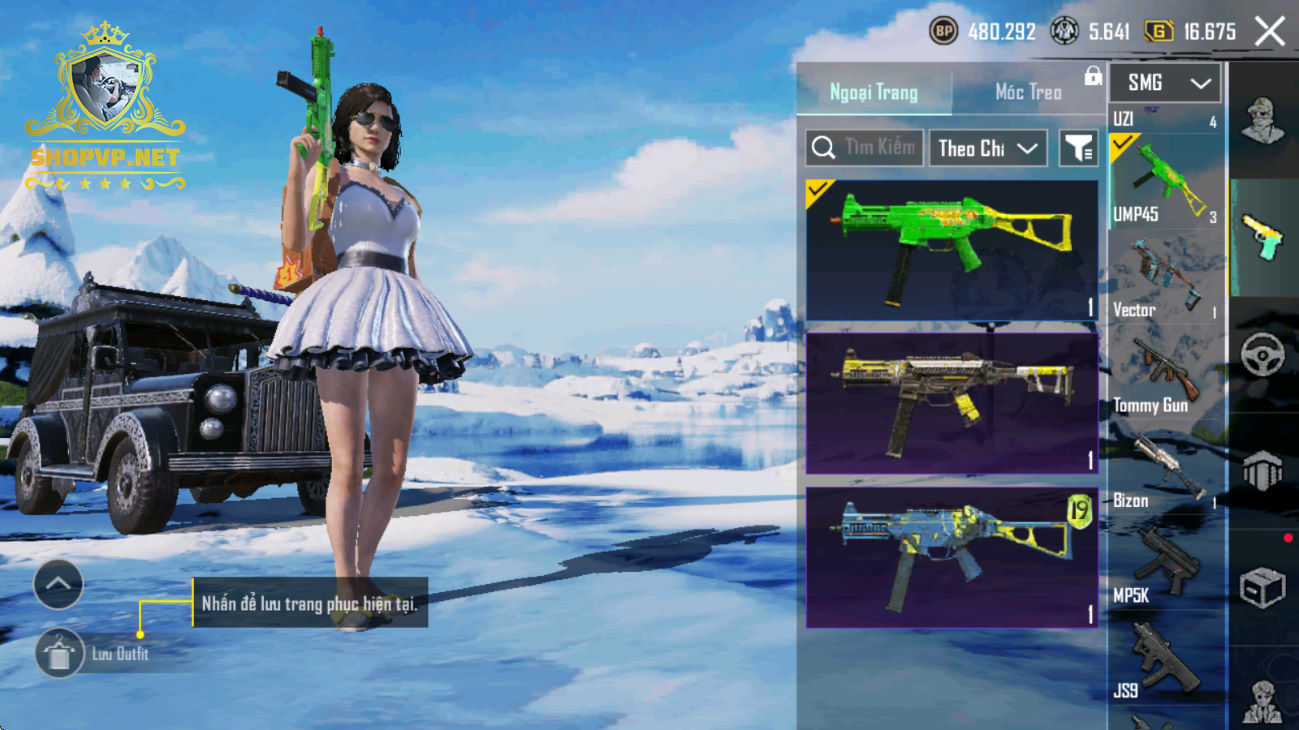
Task: Switch to the Ngoại Trang tab
Action: [x=874, y=93]
